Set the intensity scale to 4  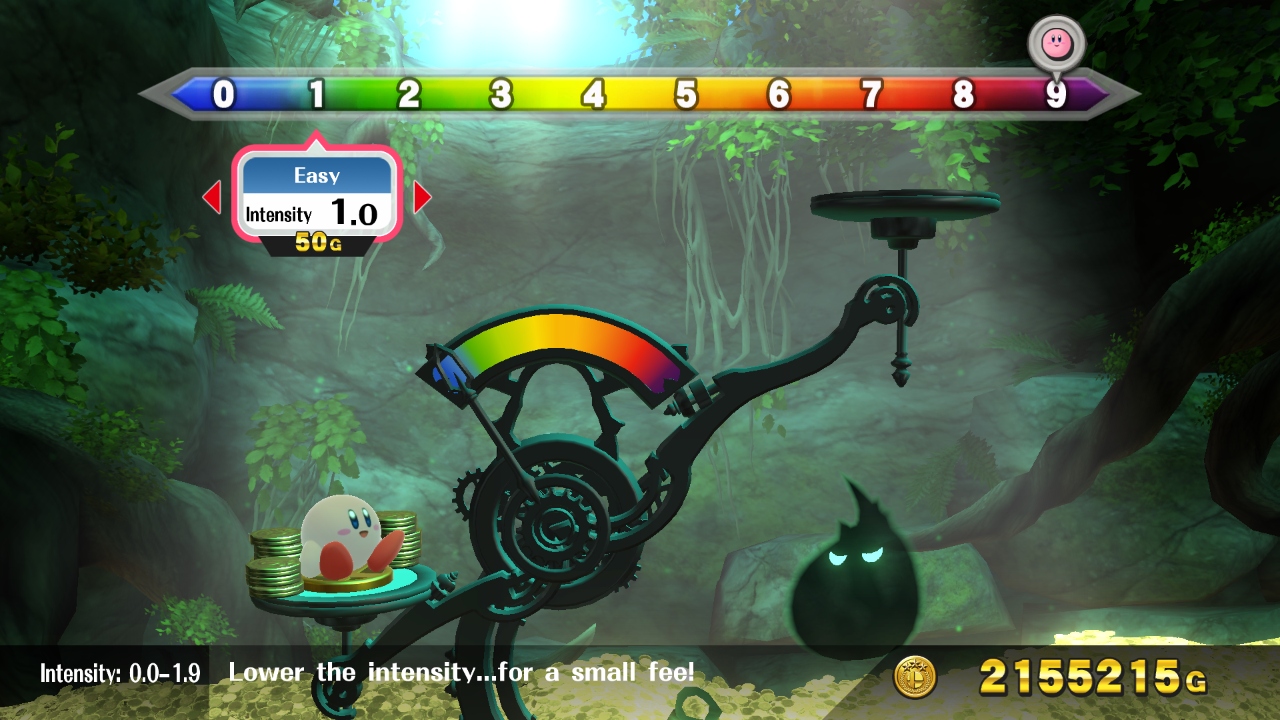tap(594, 95)
